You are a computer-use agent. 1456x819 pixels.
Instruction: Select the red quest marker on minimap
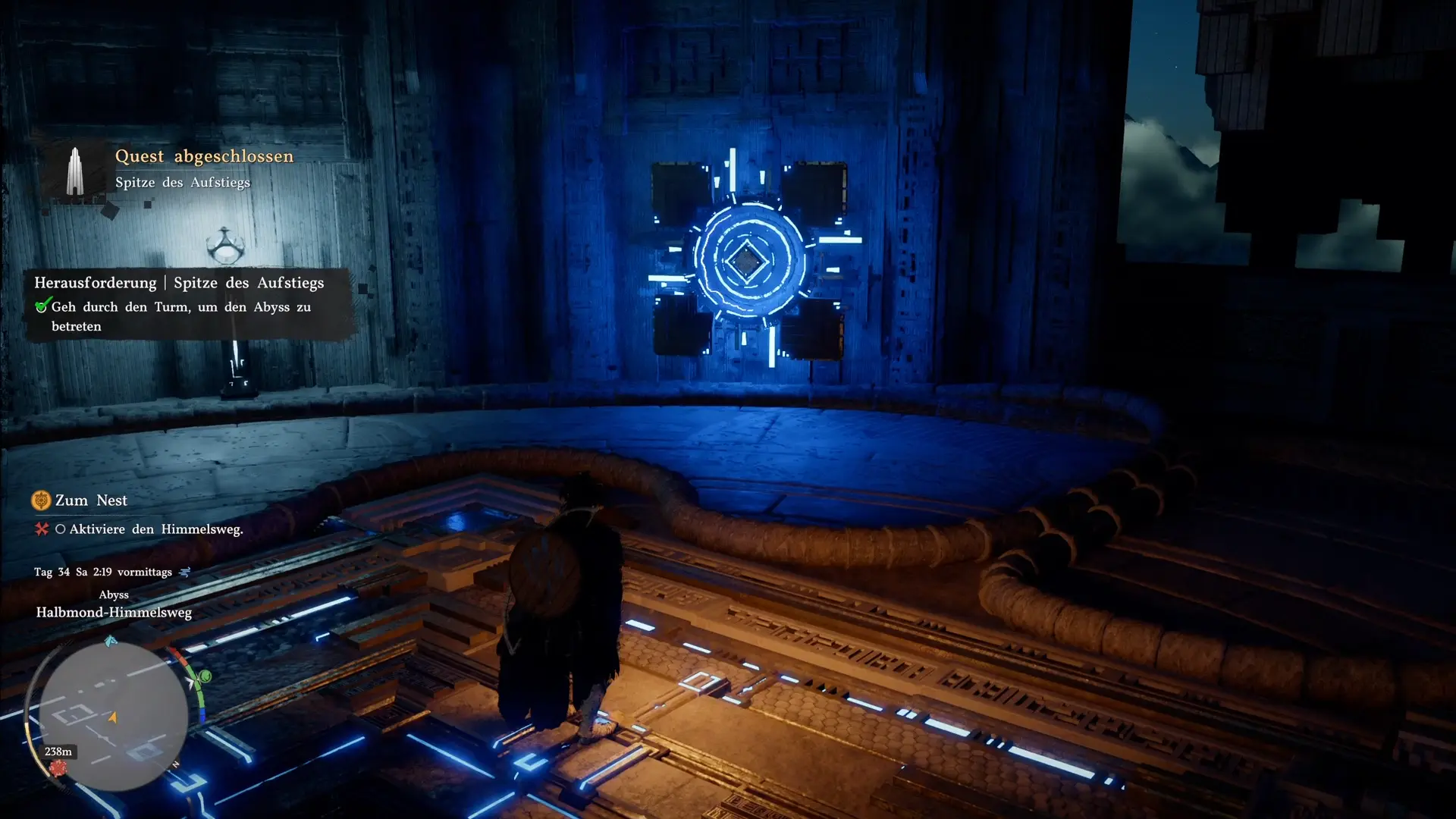coord(58,768)
